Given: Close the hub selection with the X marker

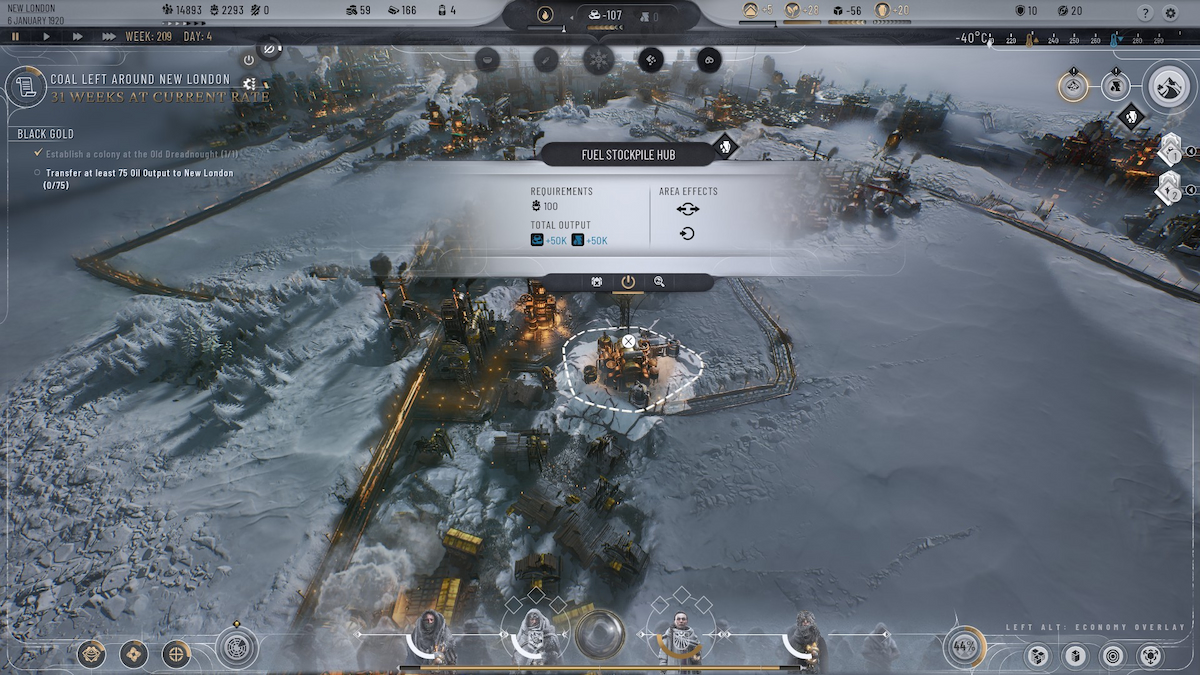Looking at the screenshot, I should 628,341.
